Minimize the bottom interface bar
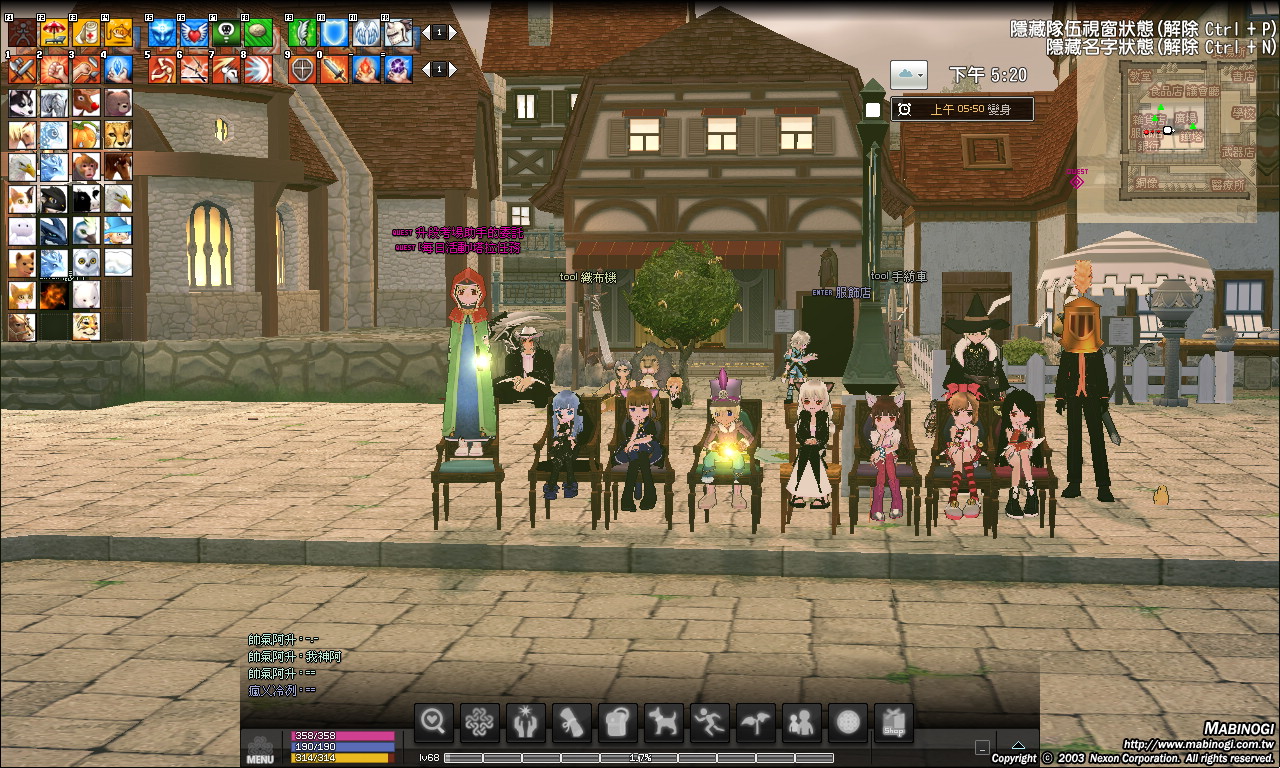1280x768 pixels. 983,746
